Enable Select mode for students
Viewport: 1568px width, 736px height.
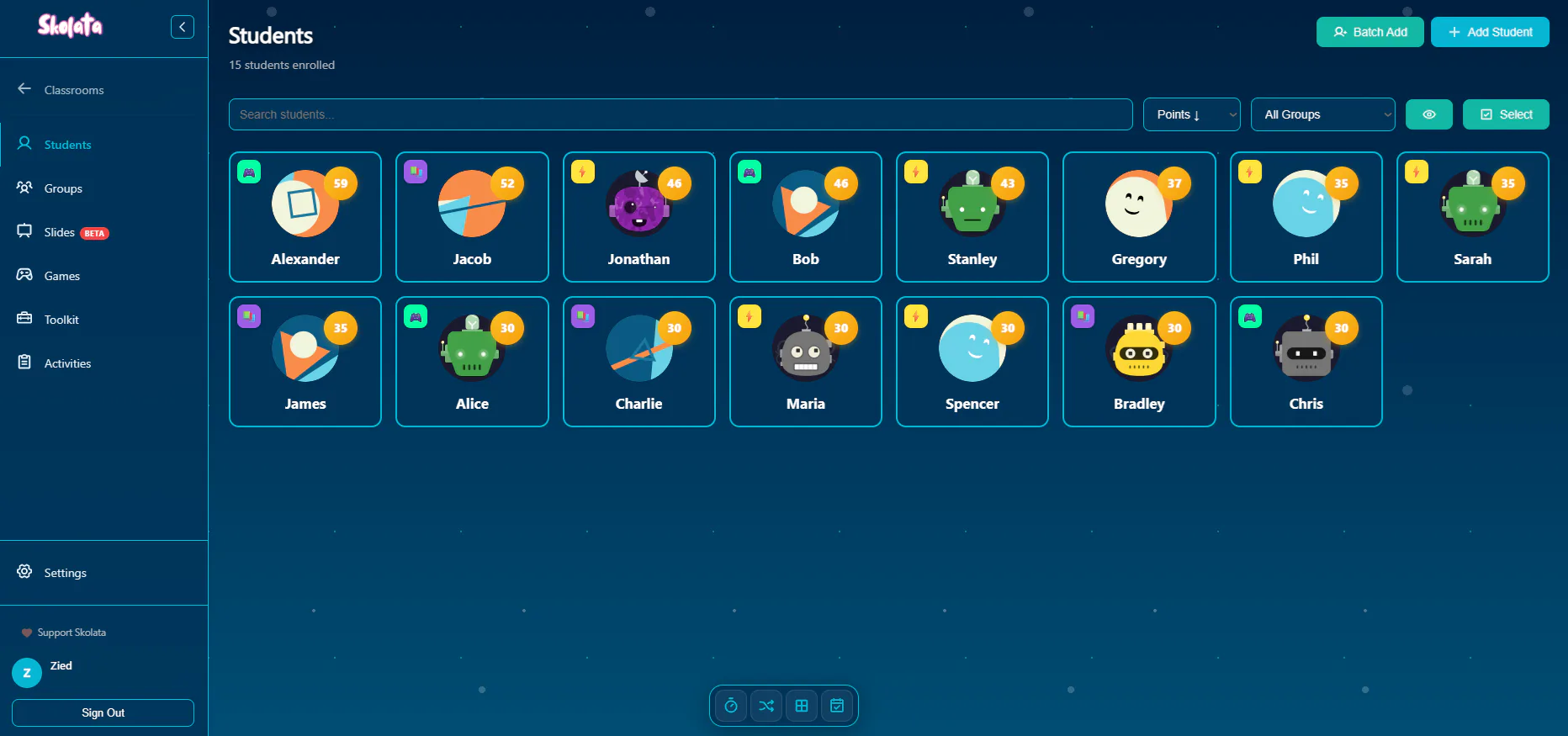(x=1506, y=114)
